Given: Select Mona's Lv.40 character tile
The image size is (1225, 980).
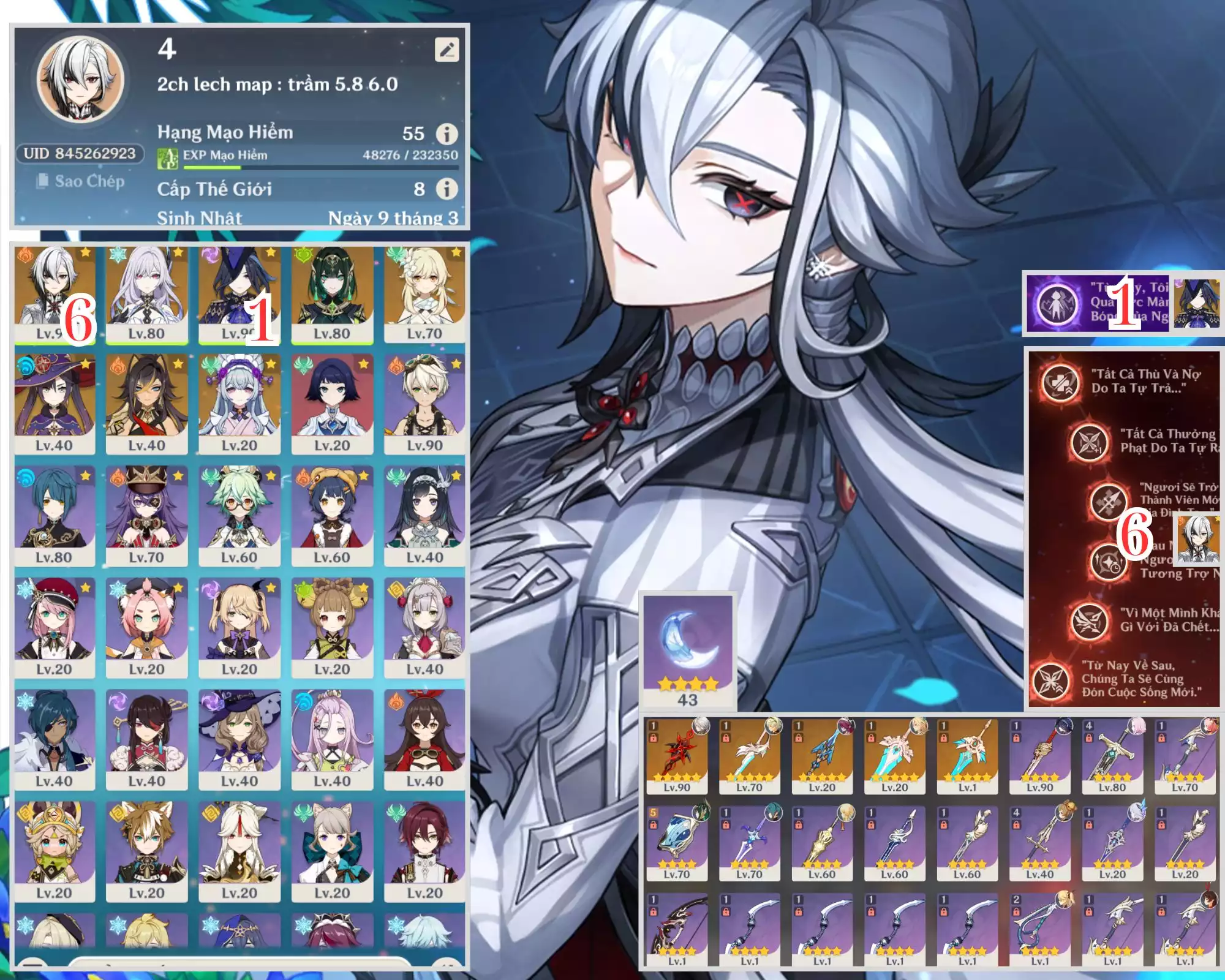Looking at the screenshot, I should [55, 403].
